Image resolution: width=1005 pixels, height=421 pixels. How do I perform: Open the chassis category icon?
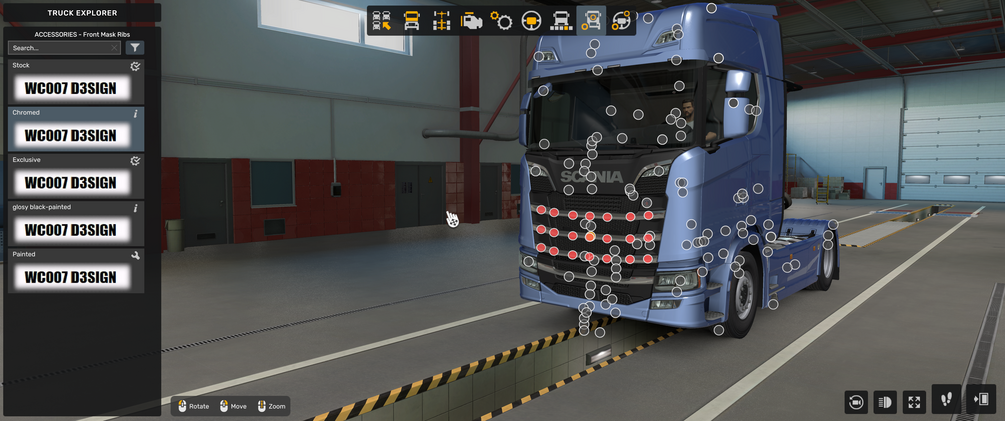pyautogui.click(x=441, y=21)
